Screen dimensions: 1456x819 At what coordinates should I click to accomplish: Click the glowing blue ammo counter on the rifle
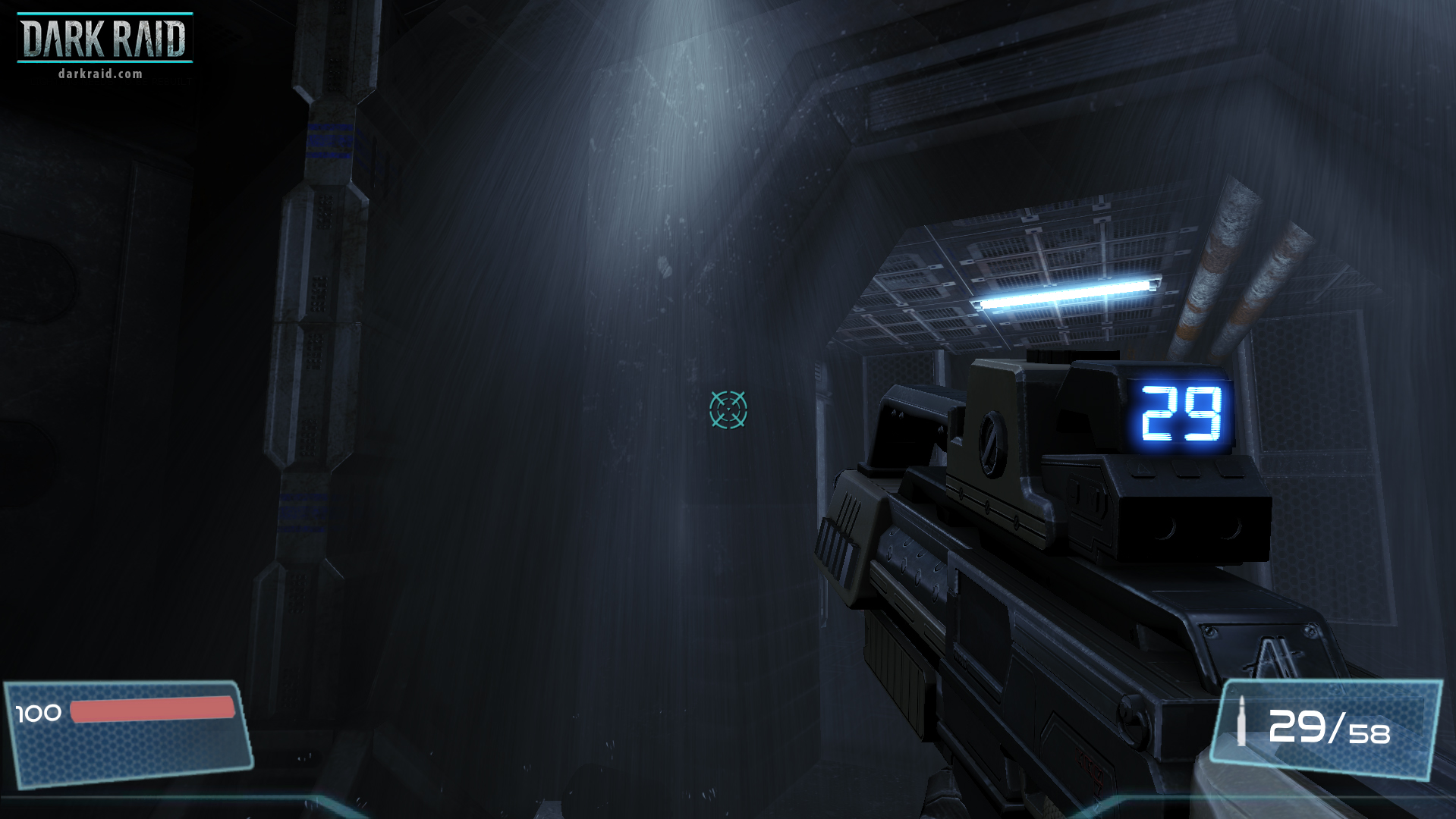coord(1180,414)
